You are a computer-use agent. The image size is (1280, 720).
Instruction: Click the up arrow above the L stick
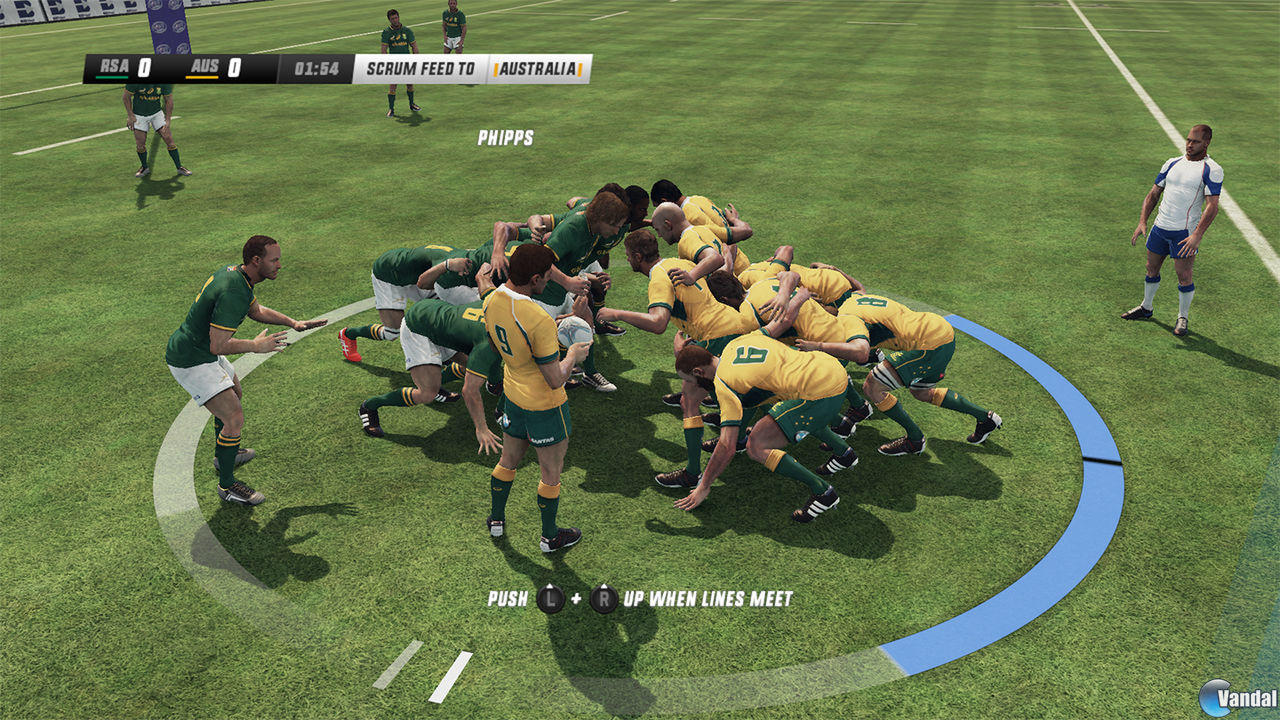pyautogui.click(x=550, y=586)
